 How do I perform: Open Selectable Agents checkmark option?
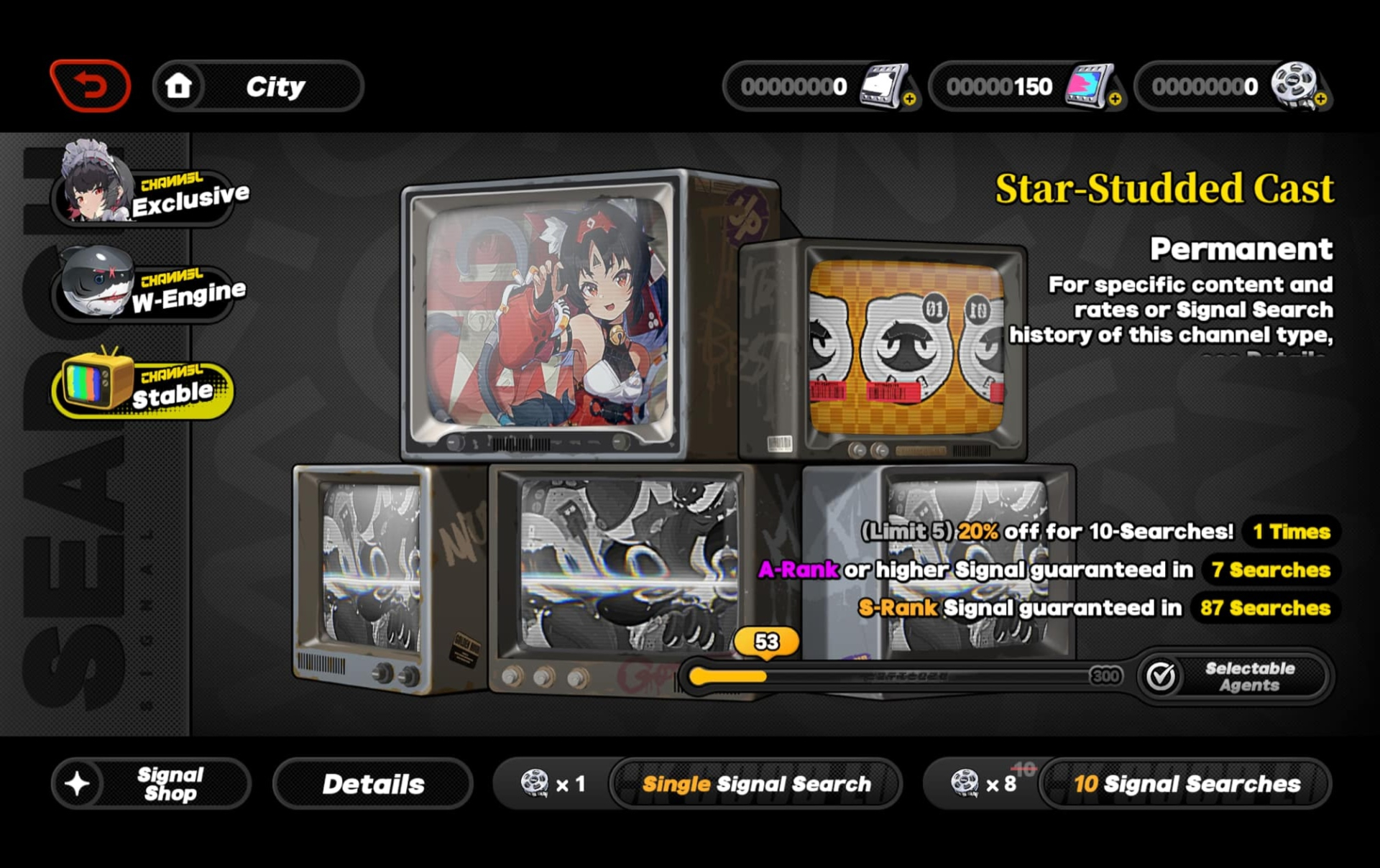pyautogui.click(x=1233, y=675)
